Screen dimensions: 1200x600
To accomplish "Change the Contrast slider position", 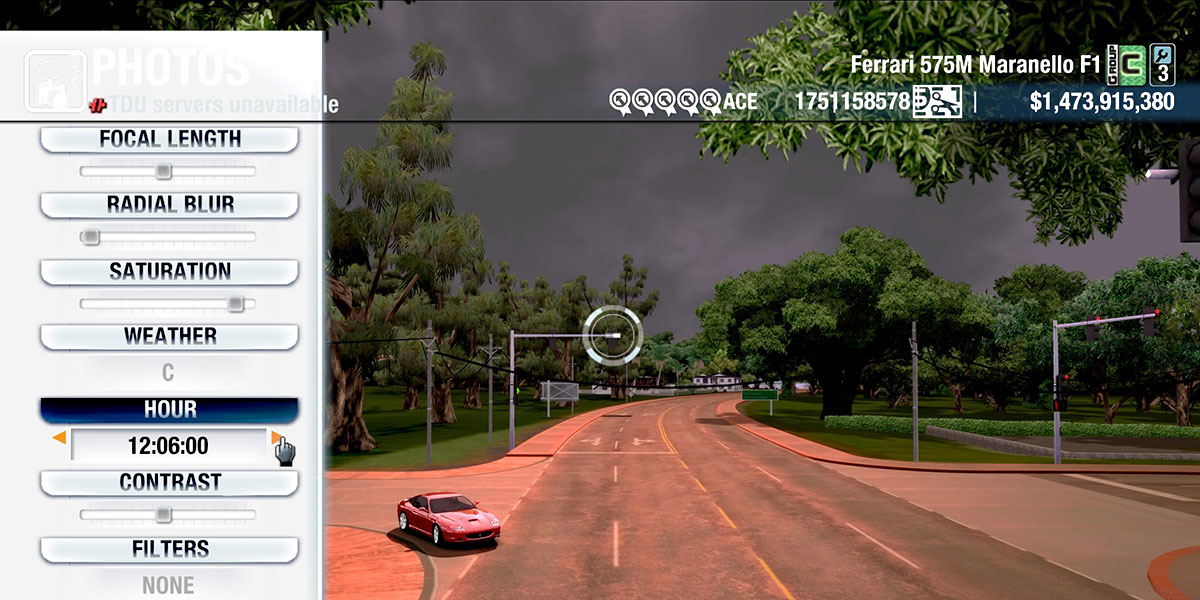I will coord(163,515).
